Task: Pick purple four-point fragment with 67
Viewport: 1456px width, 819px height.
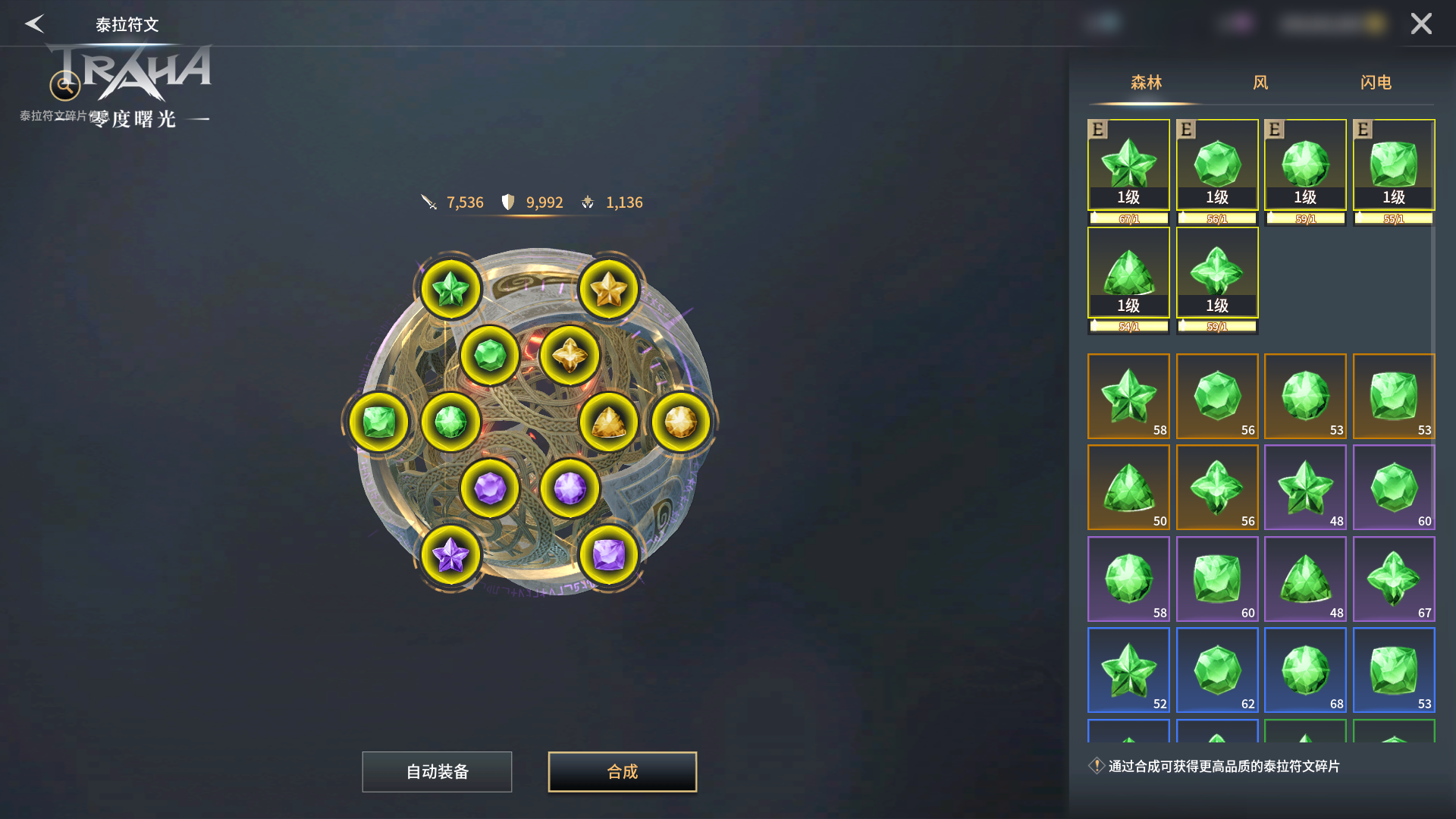Action: (1394, 579)
